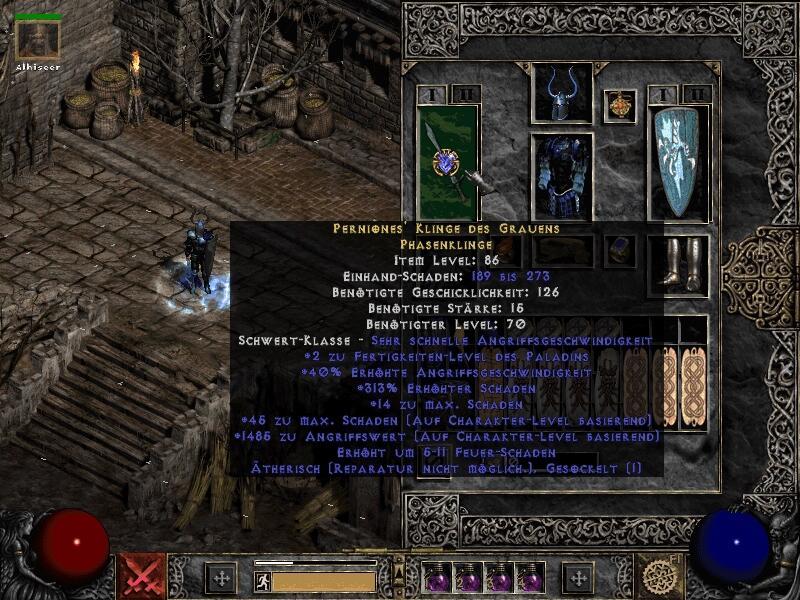
Task: Toggle the run/walk button
Action: coord(261,581)
